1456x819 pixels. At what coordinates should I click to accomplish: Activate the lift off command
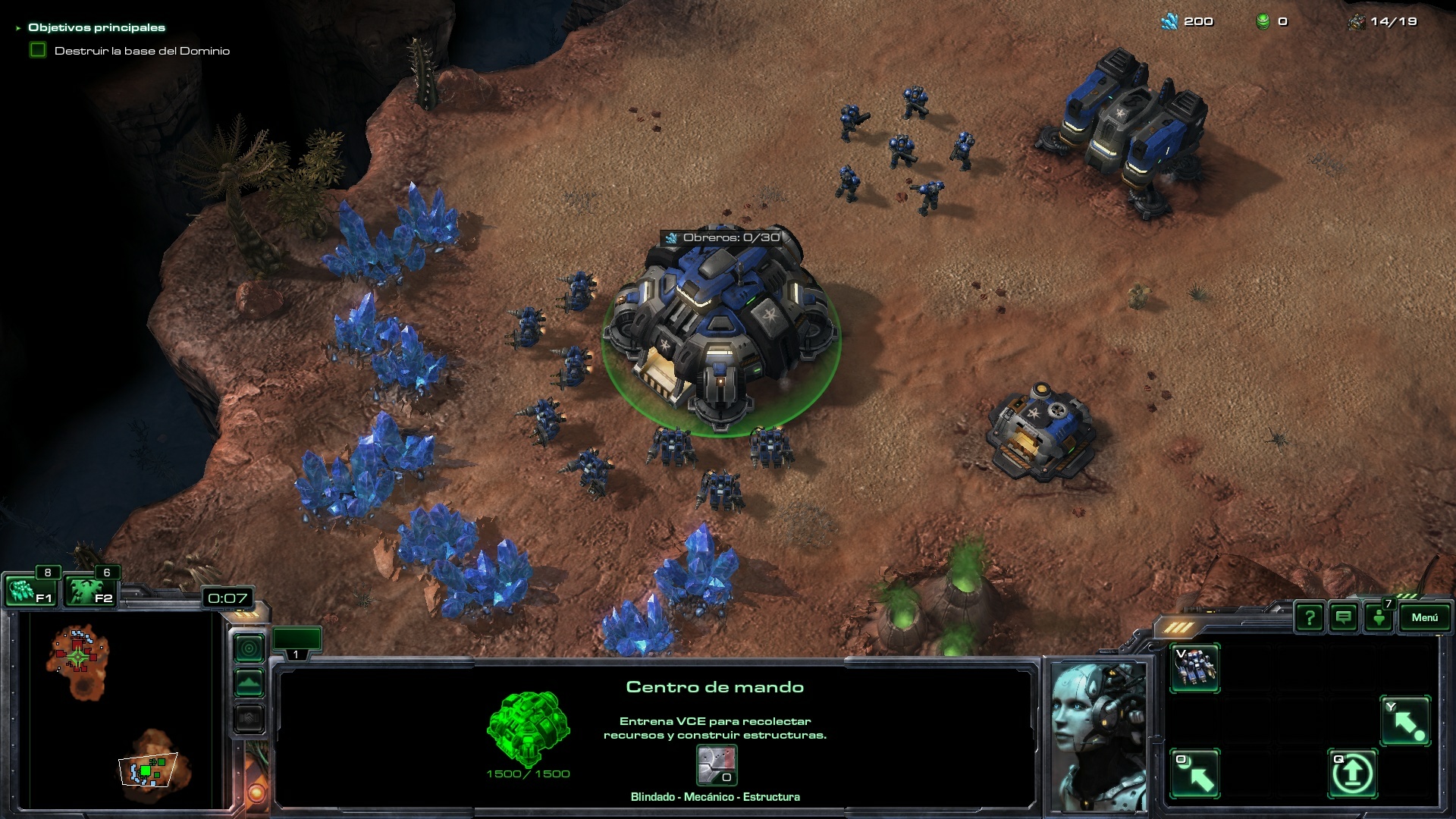1352,773
